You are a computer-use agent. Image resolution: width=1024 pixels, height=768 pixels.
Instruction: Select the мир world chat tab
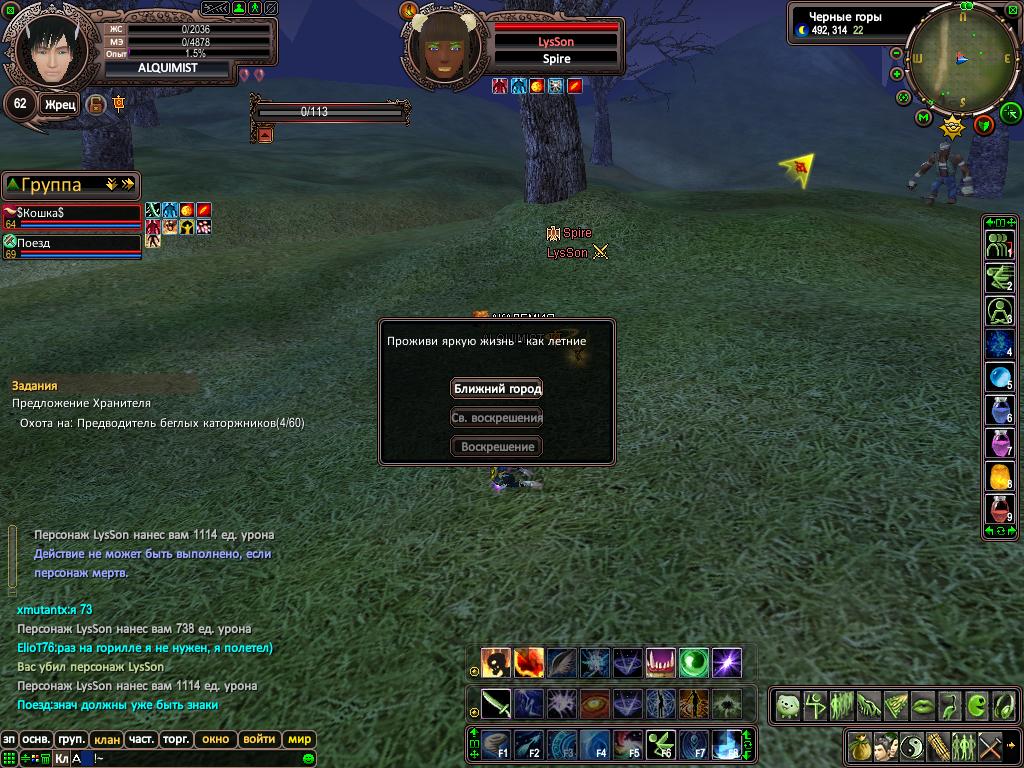click(x=299, y=740)
